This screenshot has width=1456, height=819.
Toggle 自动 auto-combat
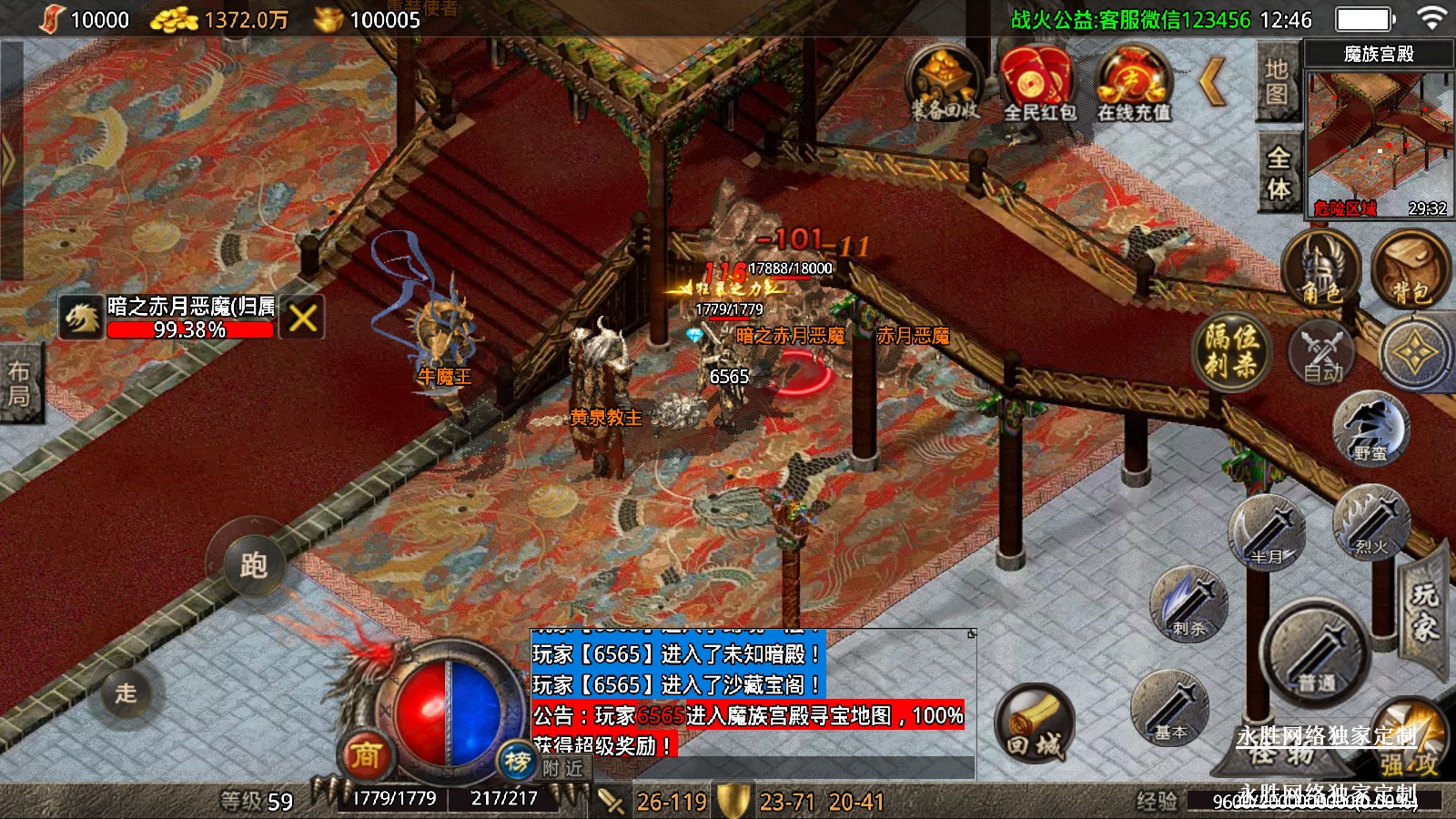pos(1321,351)
